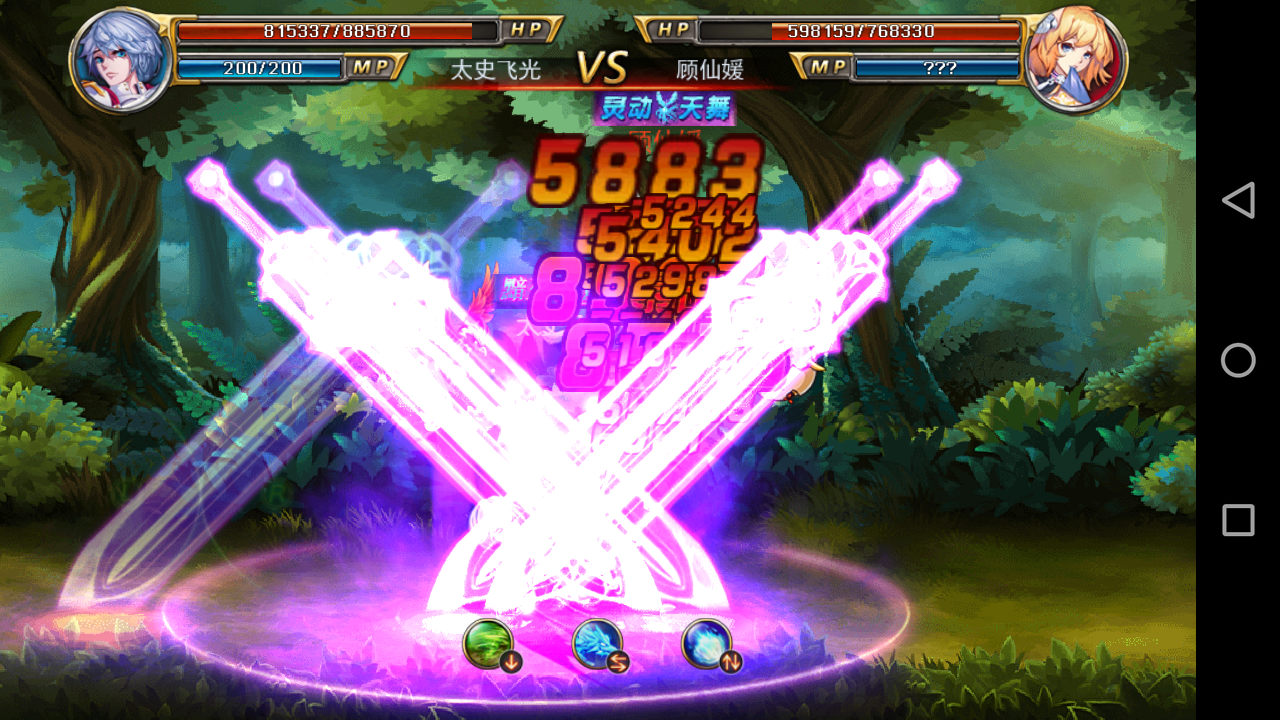Activate the green whirlwind skill

coord(489,643)
